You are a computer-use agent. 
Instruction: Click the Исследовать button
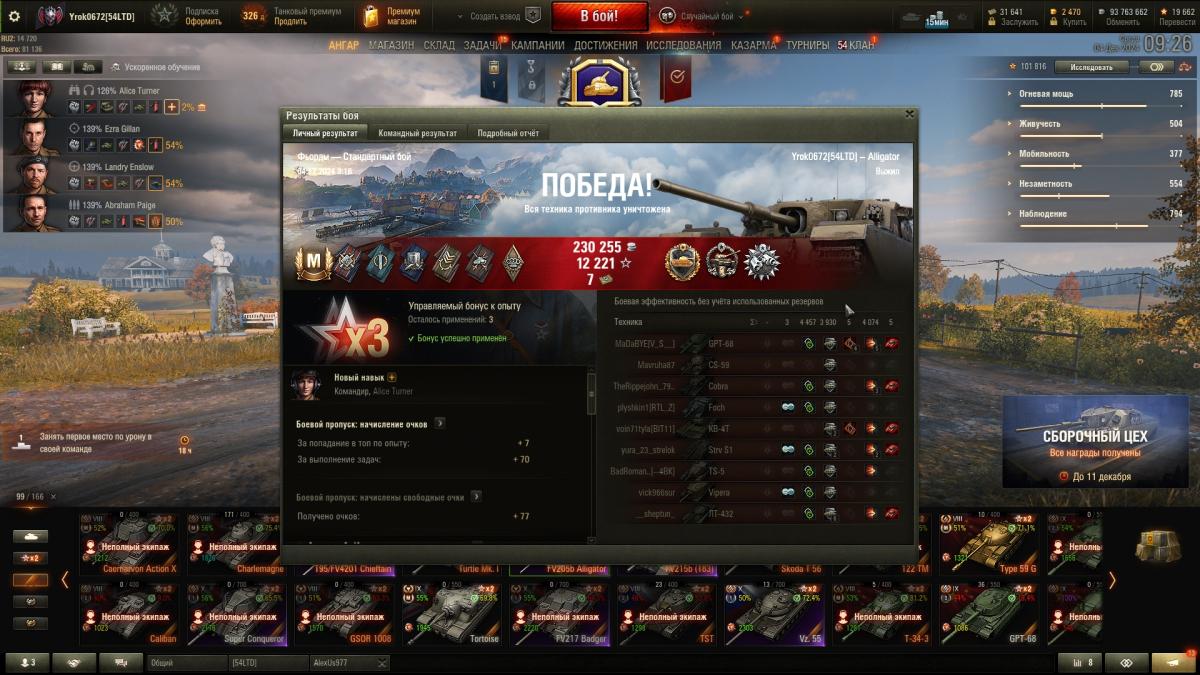pos(1091,67)
